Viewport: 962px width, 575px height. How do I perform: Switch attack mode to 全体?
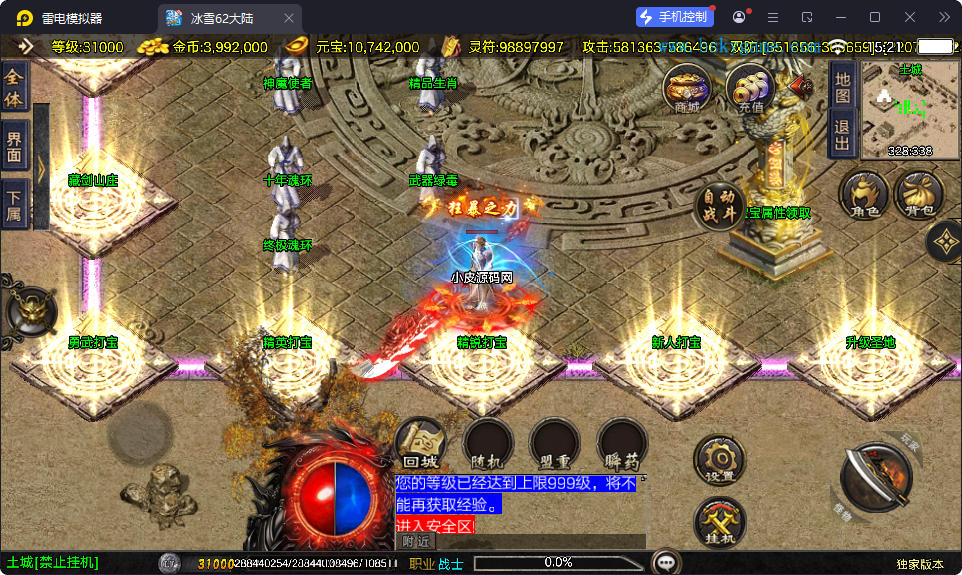click(14, 87)
